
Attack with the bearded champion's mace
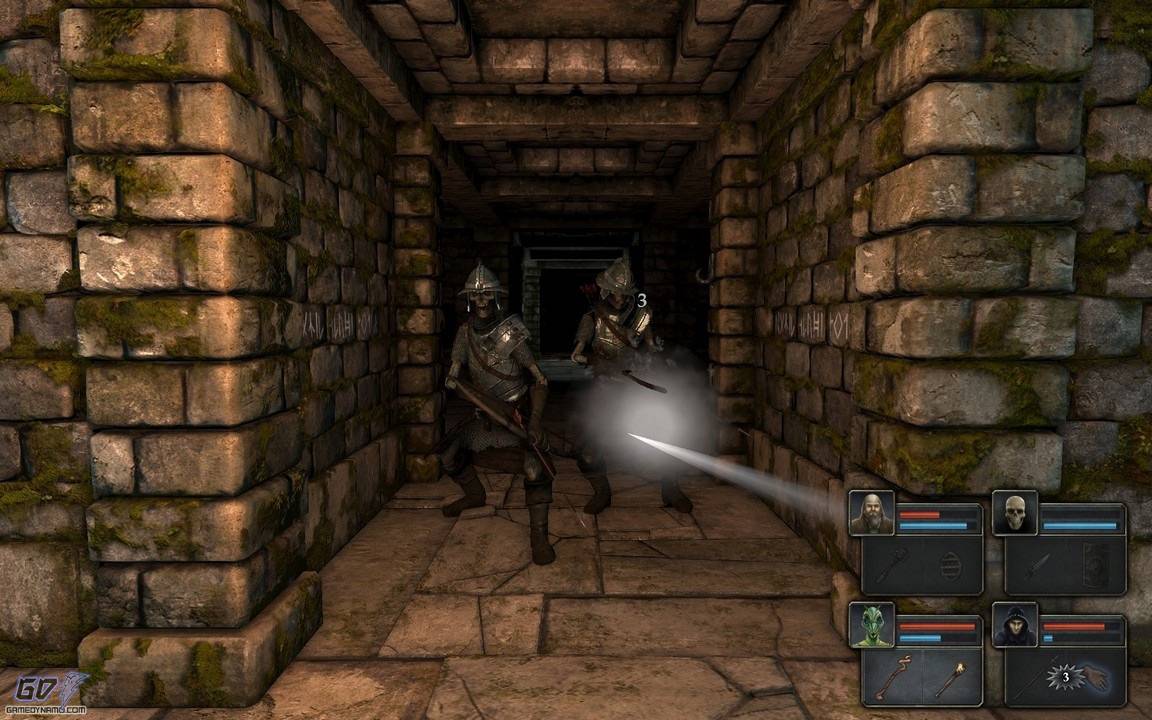pyautogui.click(x=891, y=565)
